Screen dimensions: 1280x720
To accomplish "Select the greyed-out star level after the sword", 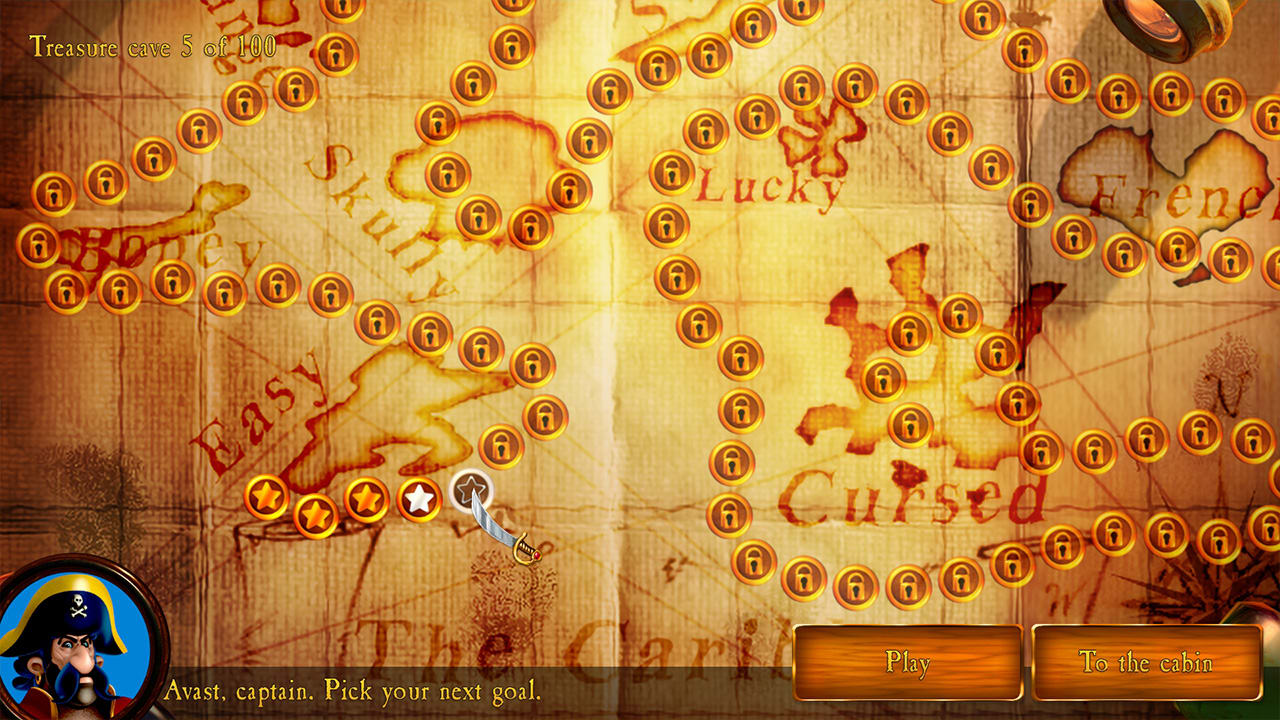I will [x=470, y=490].
